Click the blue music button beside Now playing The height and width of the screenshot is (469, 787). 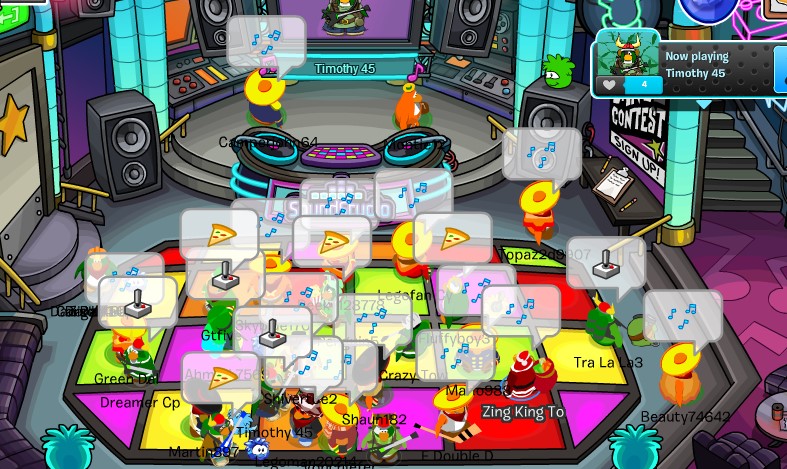[780, 68]
